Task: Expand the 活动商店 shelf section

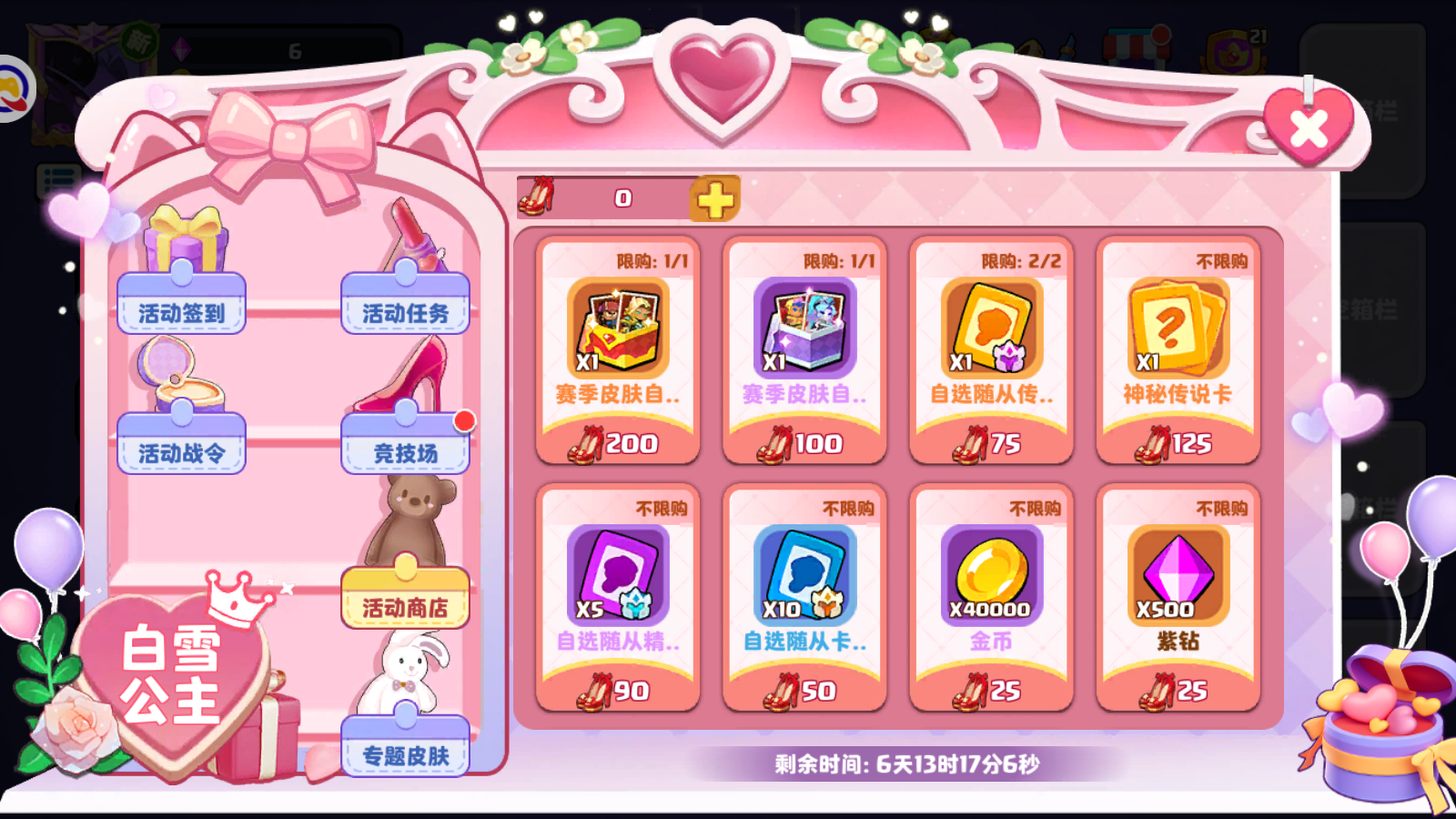Action: [x=405, y=602]
